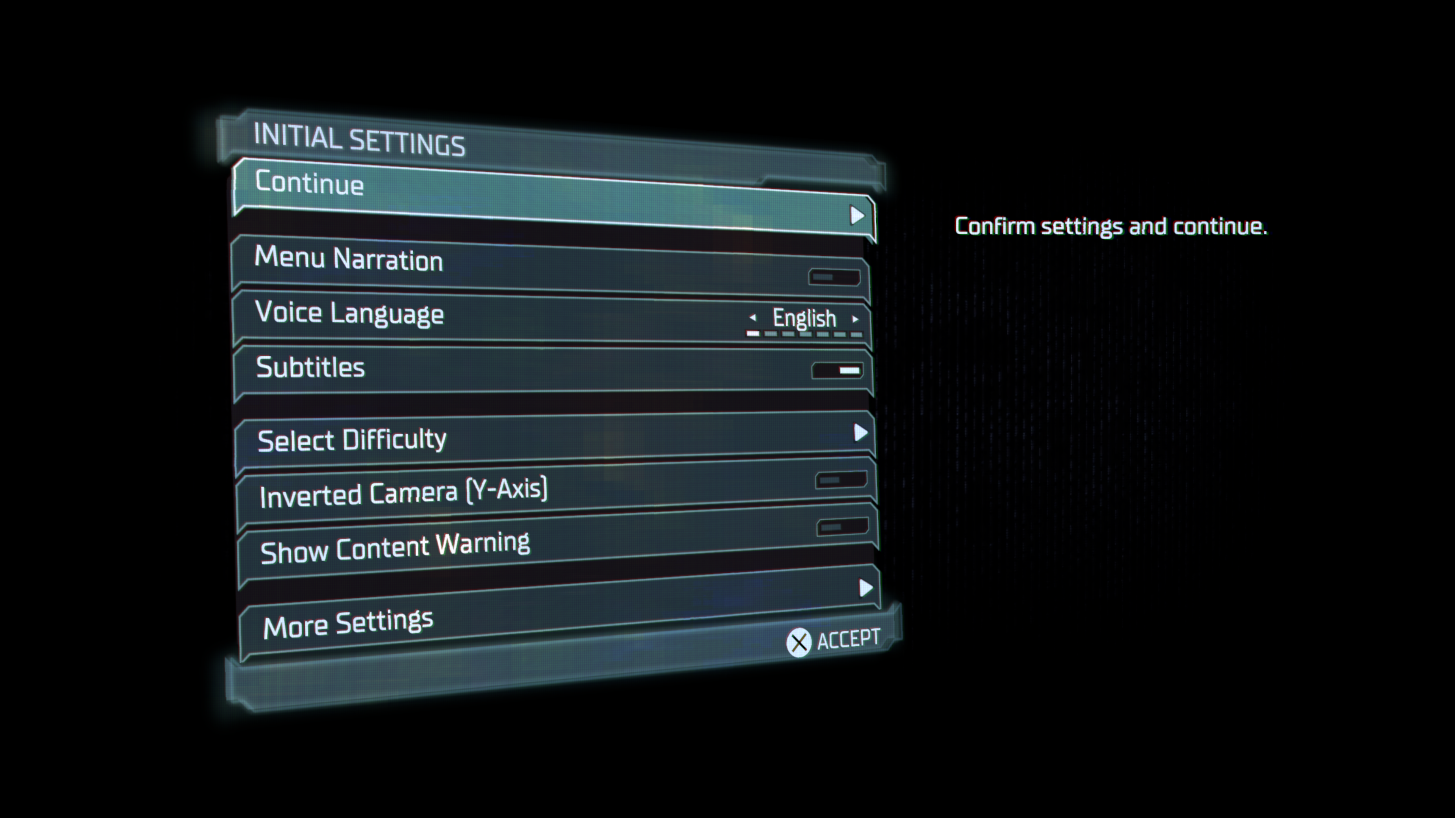The height and width of the screenshot is (818, 1455).
Task: Click the arrow on the Select Difficulty row
Action: click(x=862, y=433)
